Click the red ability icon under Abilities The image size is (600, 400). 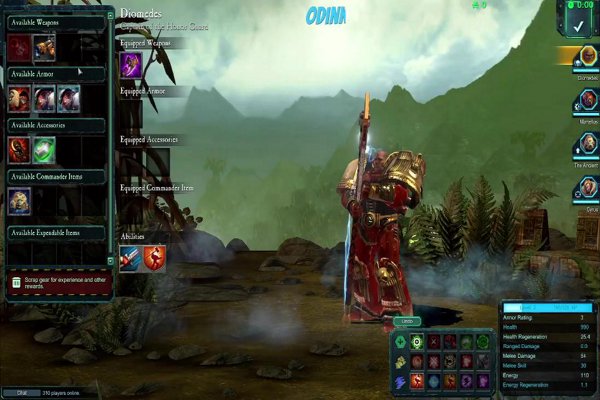click(x=154, y=258)
